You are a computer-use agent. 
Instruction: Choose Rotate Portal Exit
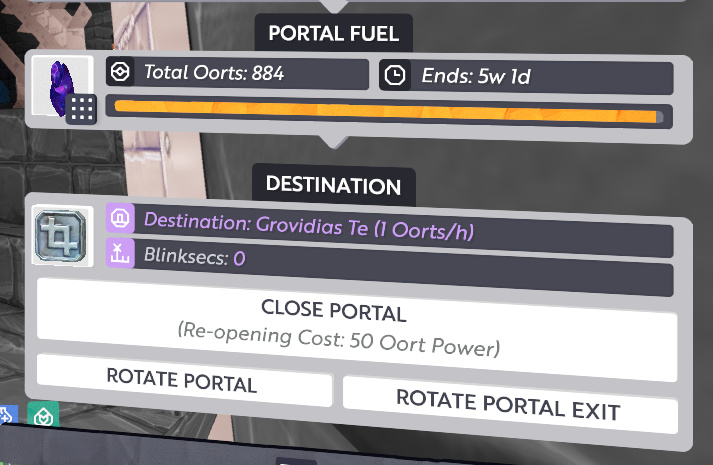coord(509,402)
